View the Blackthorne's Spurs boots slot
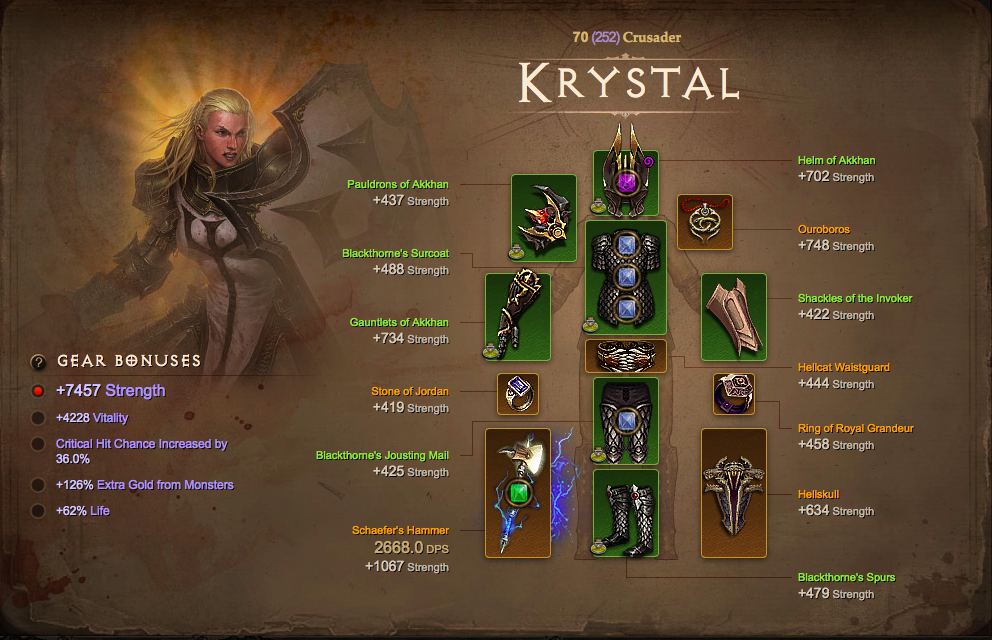992x640 pixels. point(626,512)
